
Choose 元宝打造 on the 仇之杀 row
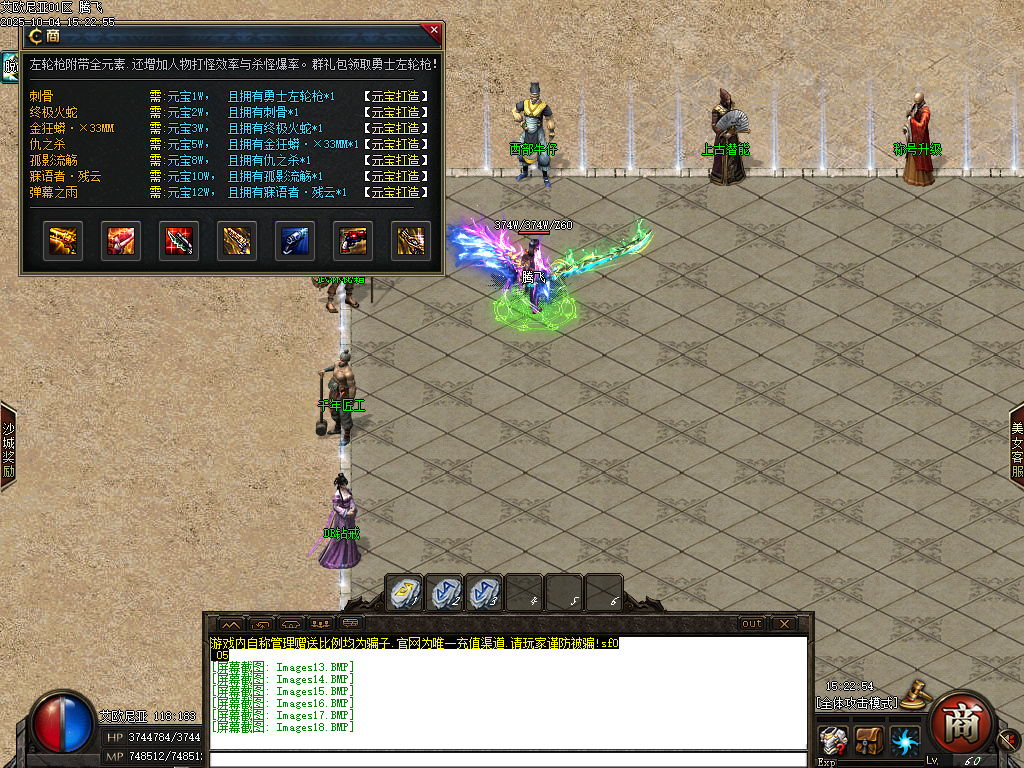(x=396, y=145)
